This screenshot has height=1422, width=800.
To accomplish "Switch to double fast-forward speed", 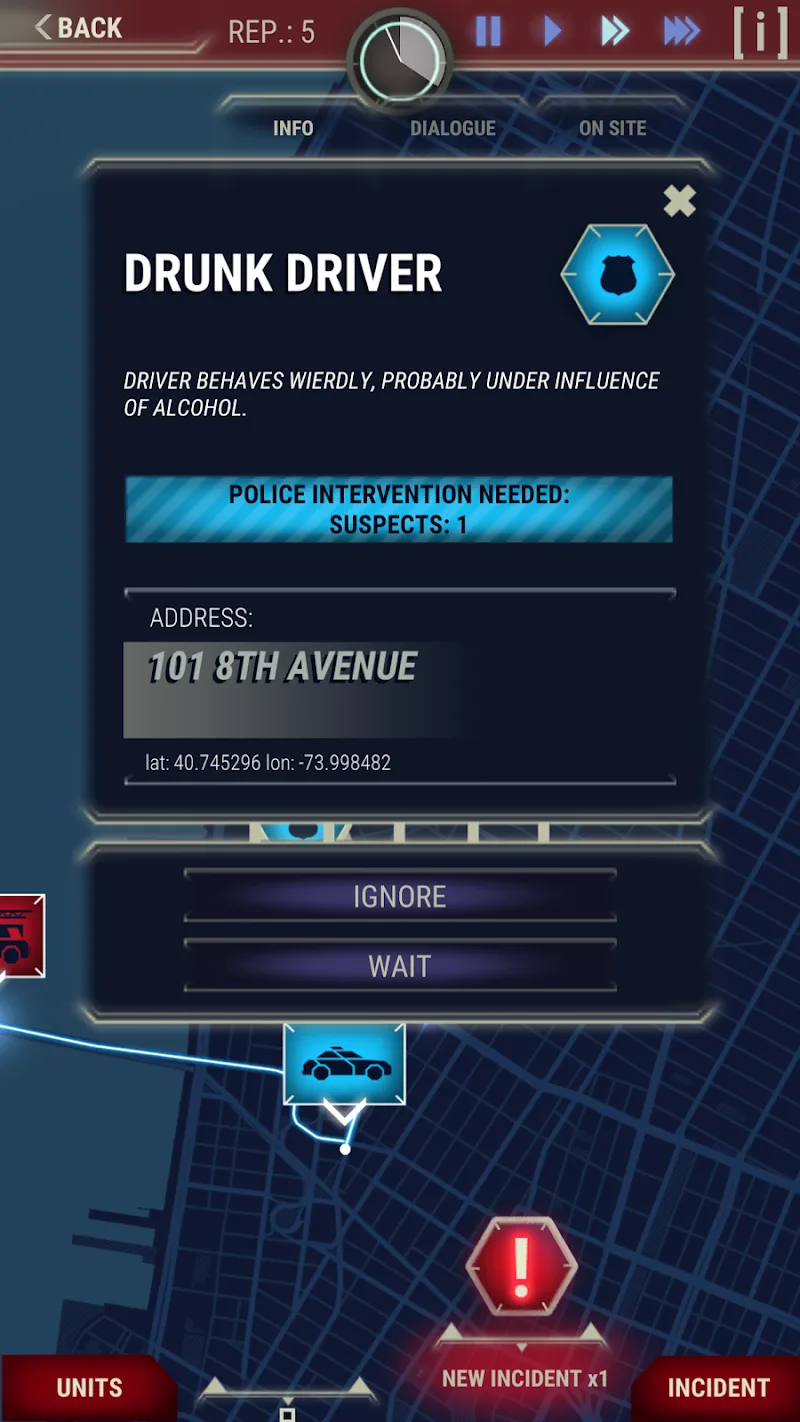I will 614,32.
